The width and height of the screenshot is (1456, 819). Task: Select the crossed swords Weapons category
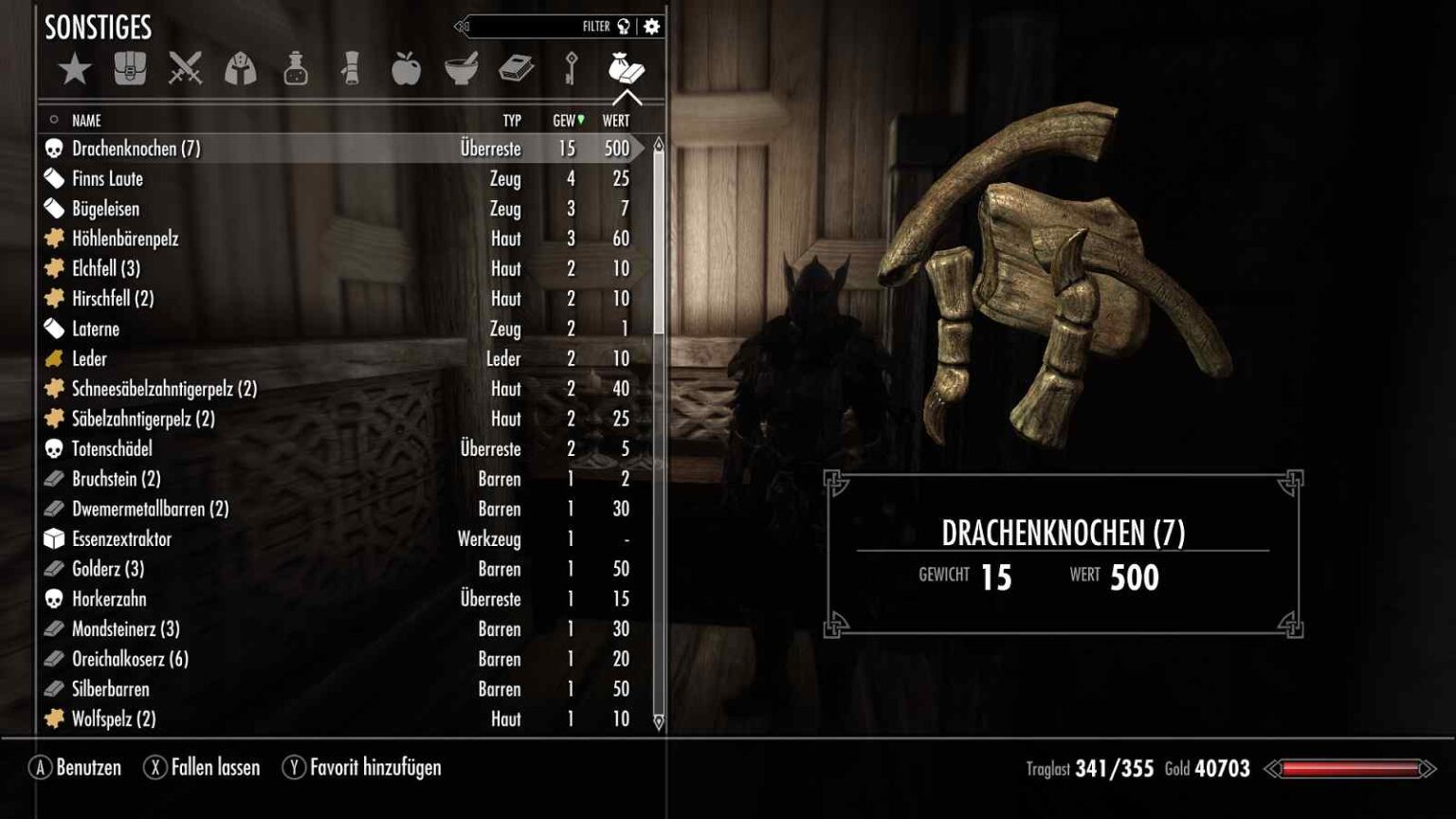coord(186,69)
